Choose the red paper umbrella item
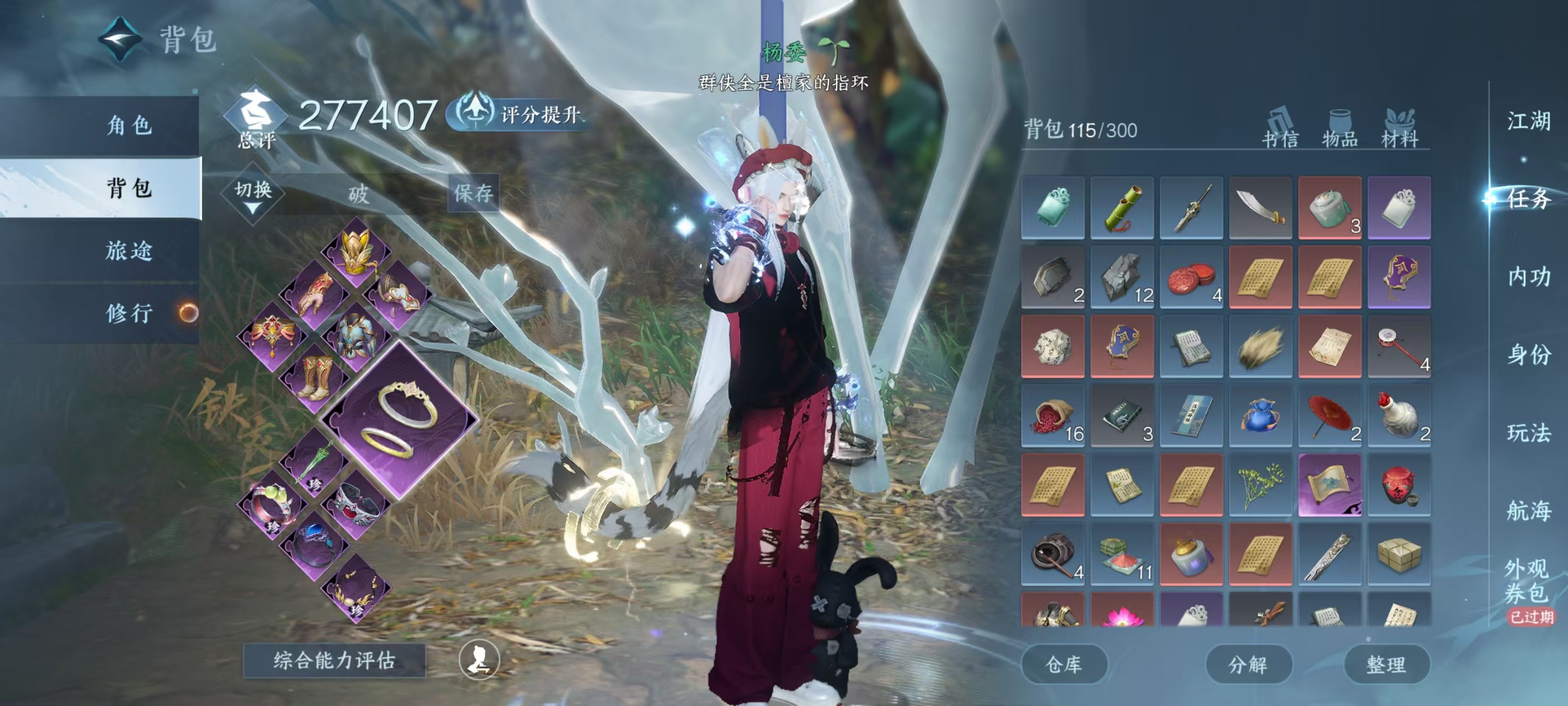The width and height of the screenshot is (1568, 706). pos(1329,415)
